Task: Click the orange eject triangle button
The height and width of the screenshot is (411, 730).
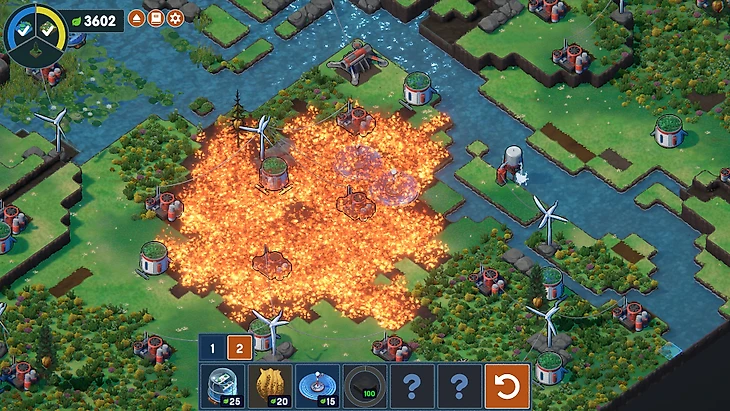Action: pyautogui.click(x=136, y=18)
